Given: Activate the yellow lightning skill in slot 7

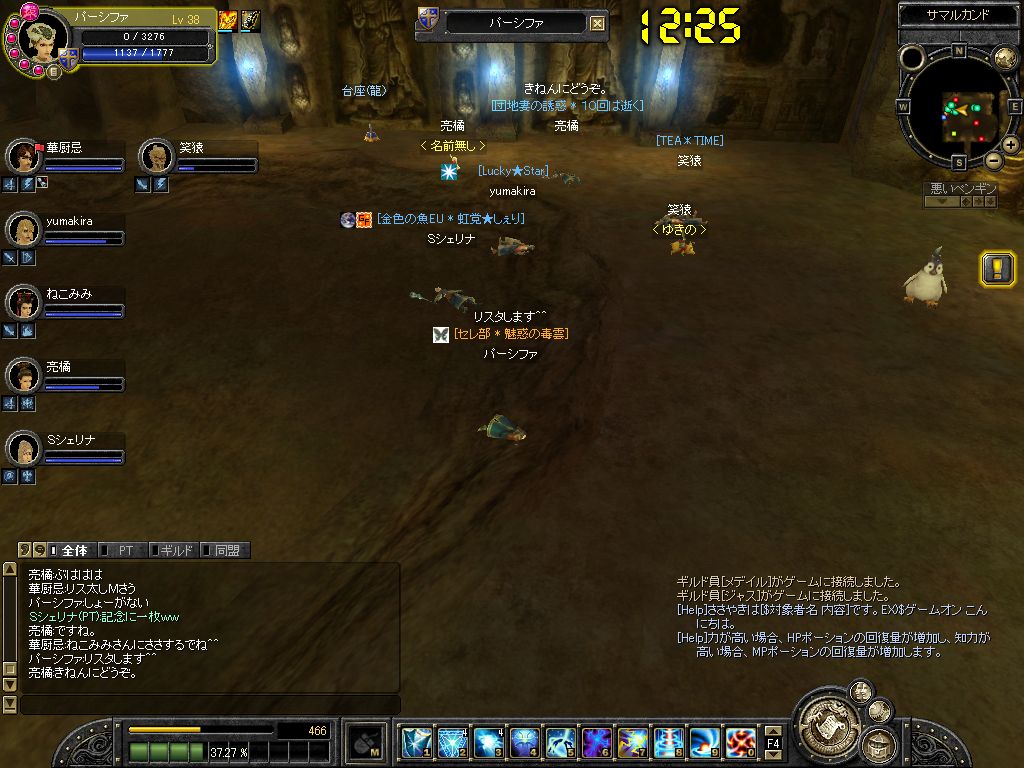Looking at the screenshot, I should pyautogui.click(x=632, y=742).
